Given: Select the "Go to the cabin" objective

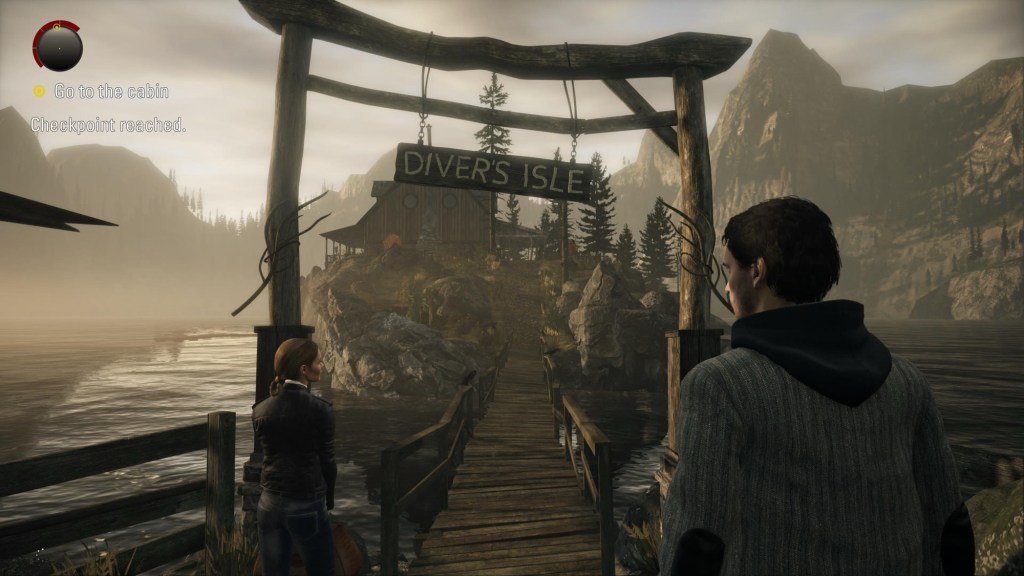Looking at the screenshot, I should (110, 91).
